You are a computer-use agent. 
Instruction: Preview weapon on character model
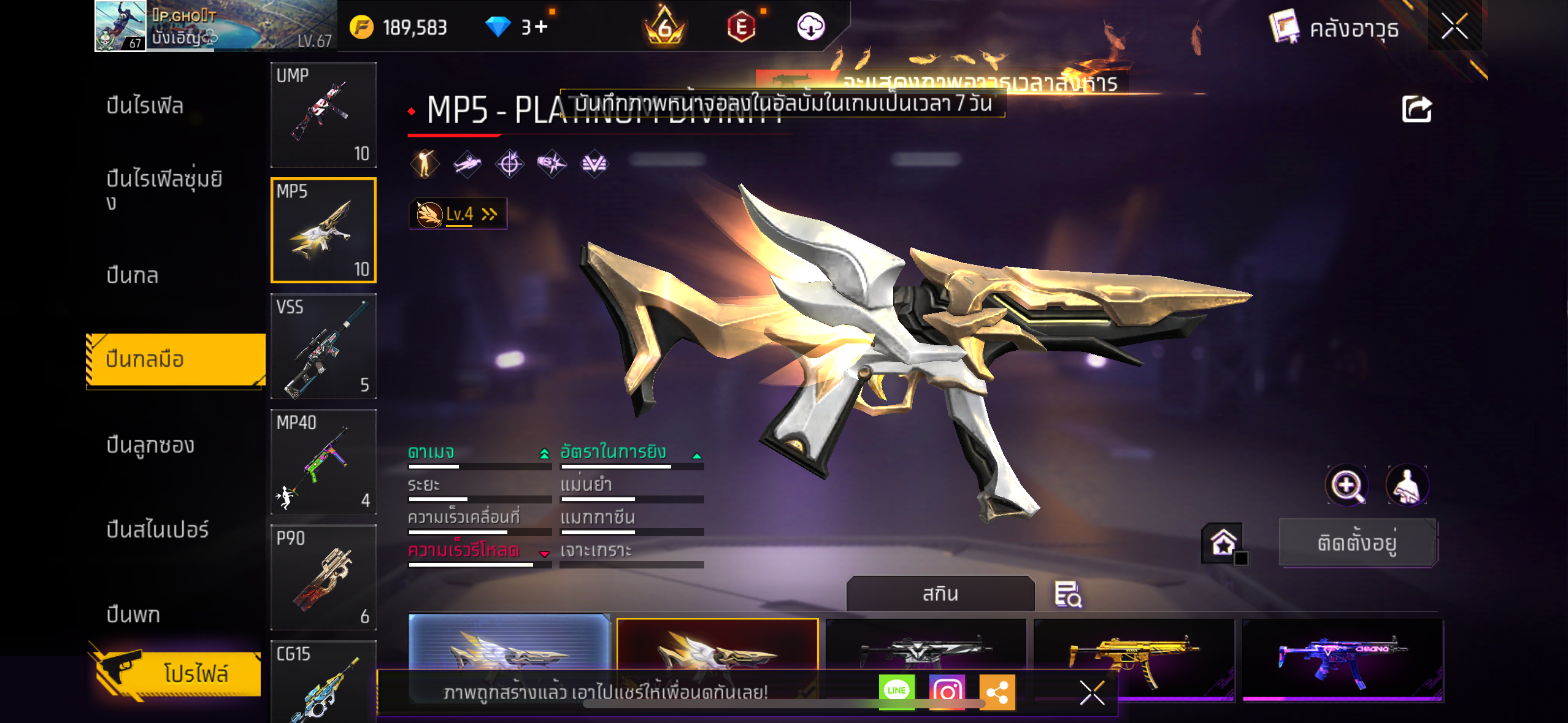[x=1407, y=485]
